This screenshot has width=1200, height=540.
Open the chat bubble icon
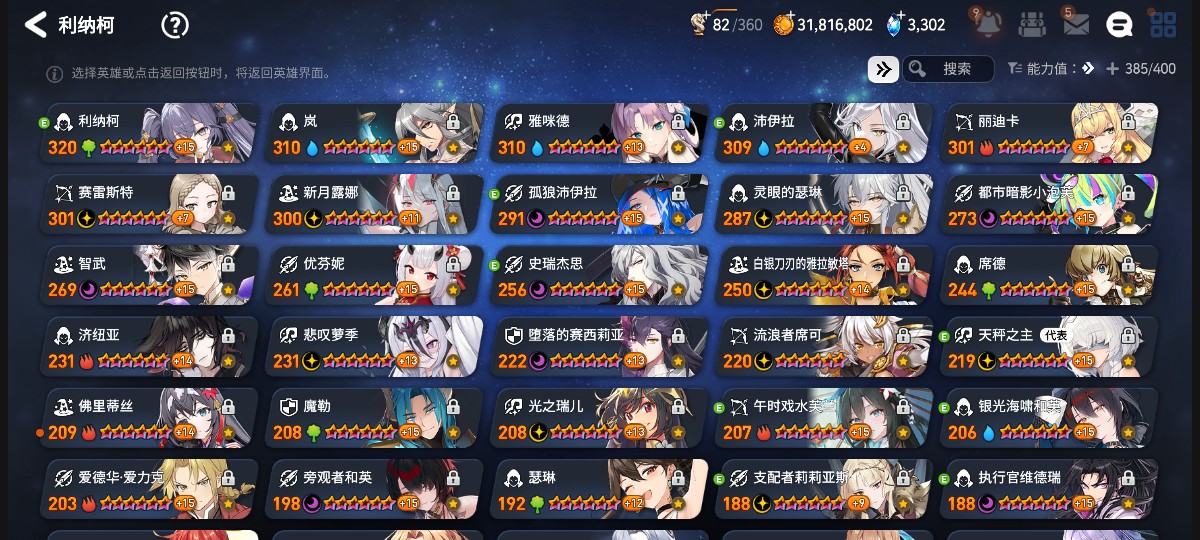pos(1119,25)
